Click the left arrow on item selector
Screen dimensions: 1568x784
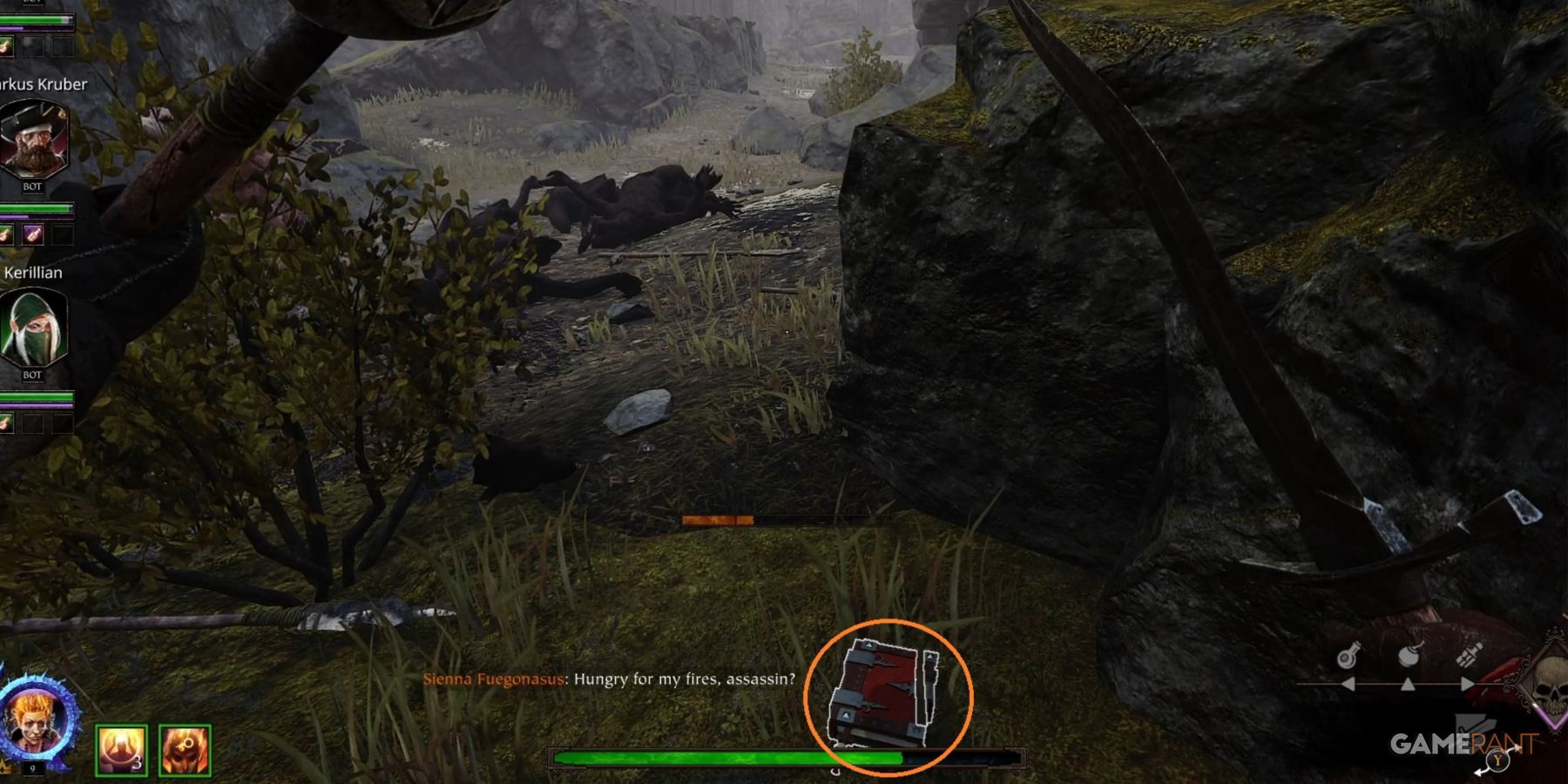pyautogui.click(x=1347, y=683)
